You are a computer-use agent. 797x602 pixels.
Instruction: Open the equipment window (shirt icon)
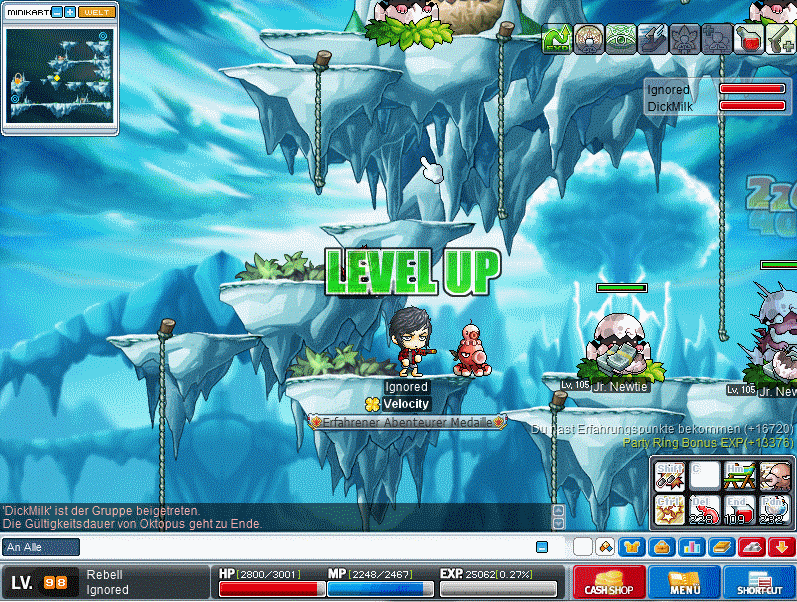click(x=632, y=547)
